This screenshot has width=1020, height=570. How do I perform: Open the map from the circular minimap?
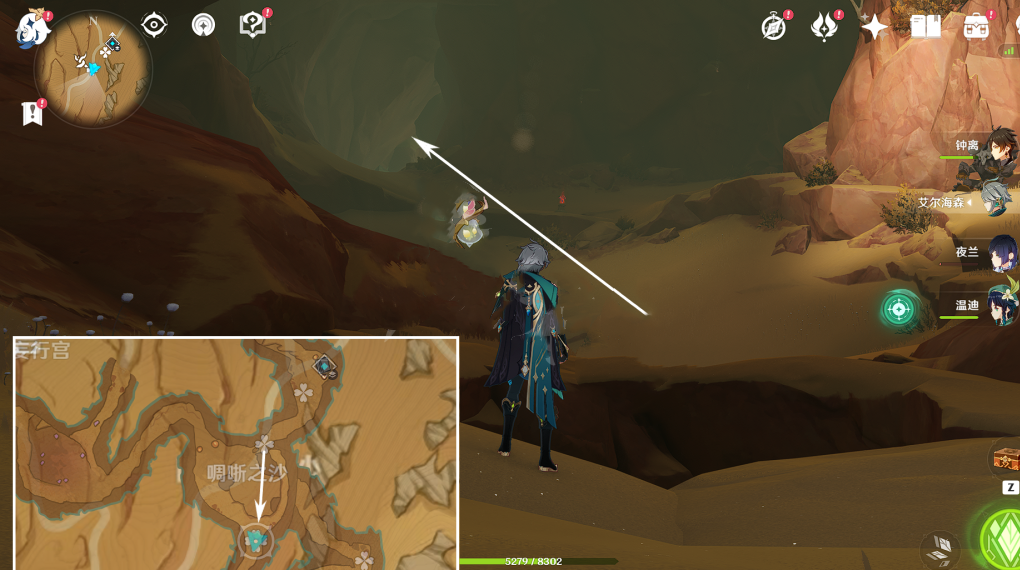(93, 68)
